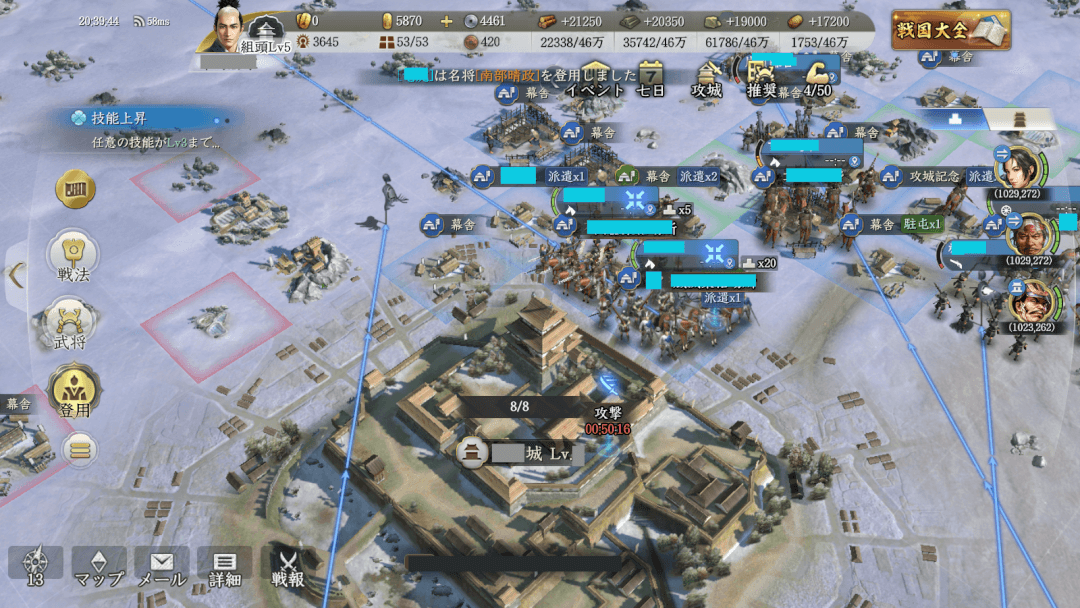Open the 戦国大全 encyclopedia

[x=951, y=30]
